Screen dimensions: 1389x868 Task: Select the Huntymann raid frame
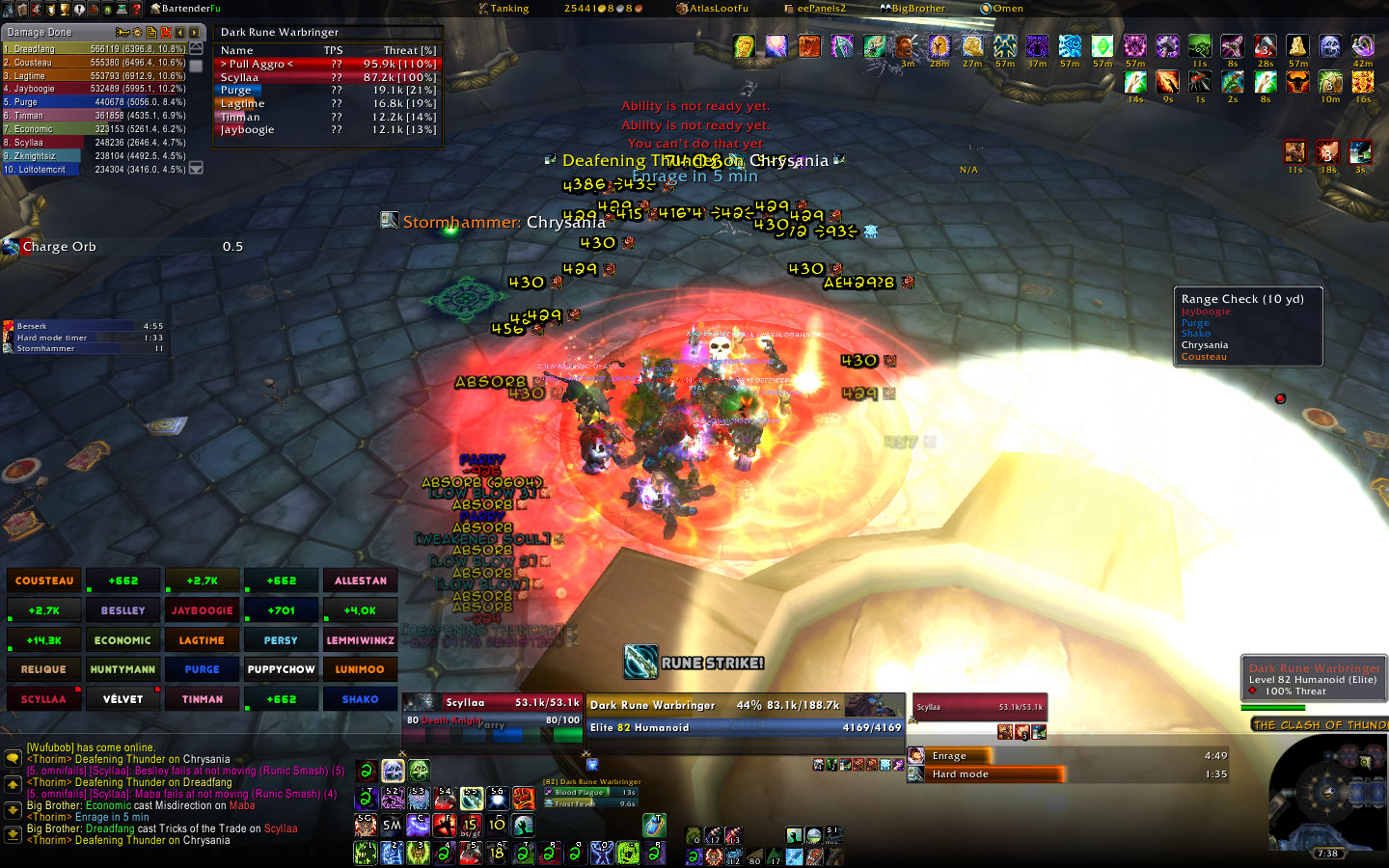pyautogui.click(x=123, y=669)
